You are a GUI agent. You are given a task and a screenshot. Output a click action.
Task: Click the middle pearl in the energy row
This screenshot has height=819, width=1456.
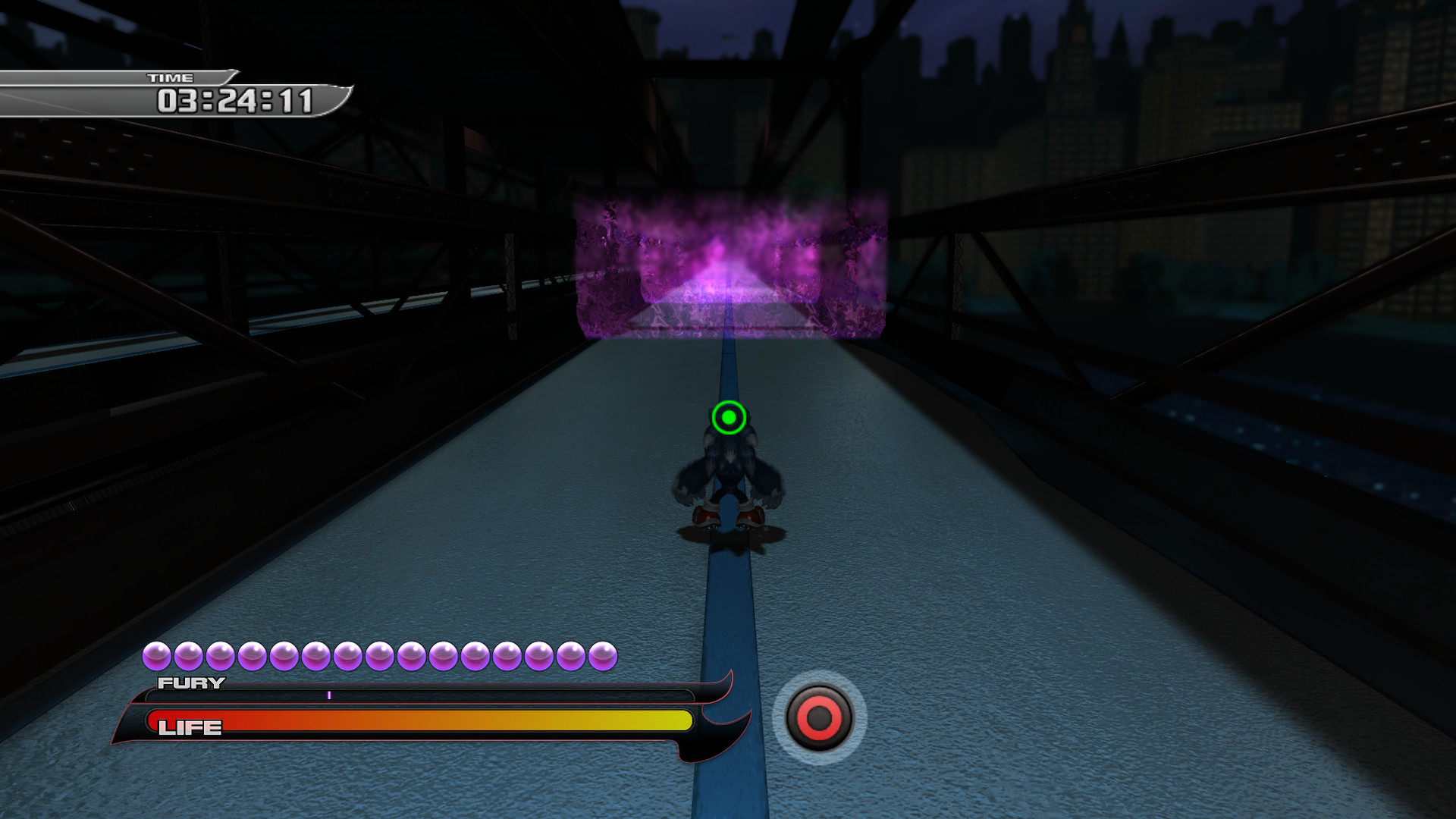click(381, 654)
